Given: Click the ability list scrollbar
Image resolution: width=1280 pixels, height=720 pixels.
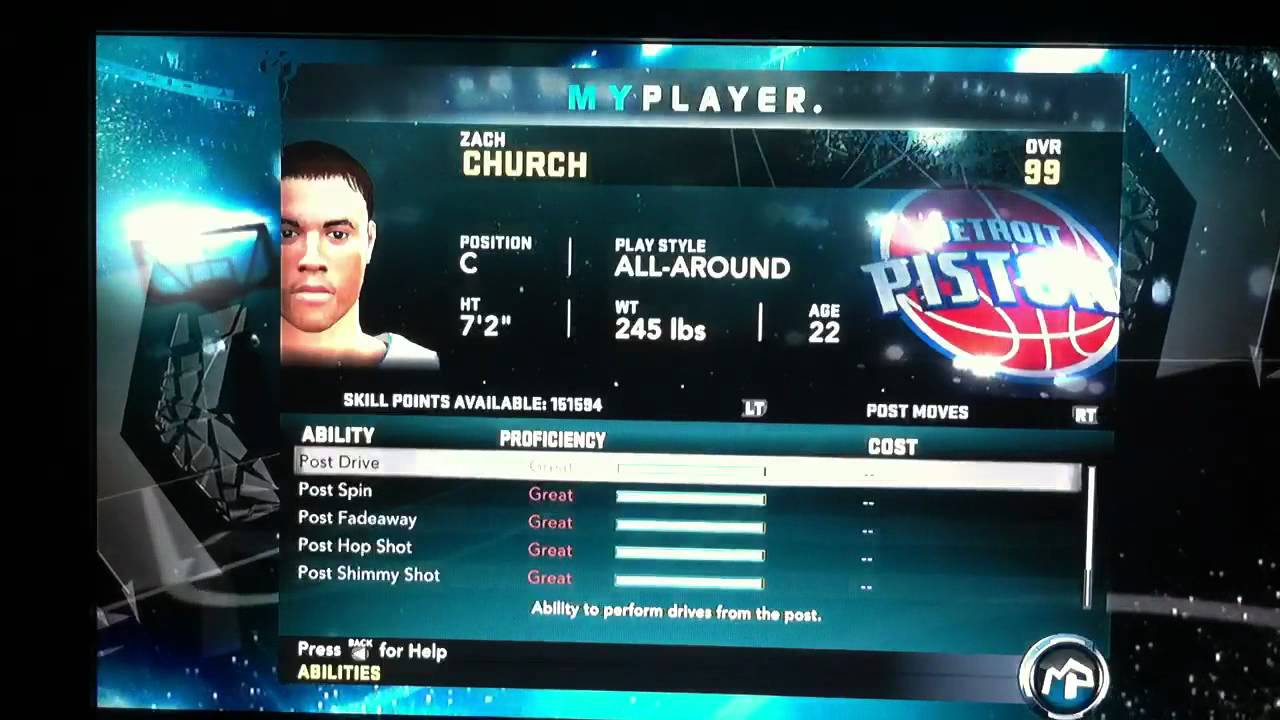Looking at the screenshot, I should pyautogui.click(x=1088, y=536).
